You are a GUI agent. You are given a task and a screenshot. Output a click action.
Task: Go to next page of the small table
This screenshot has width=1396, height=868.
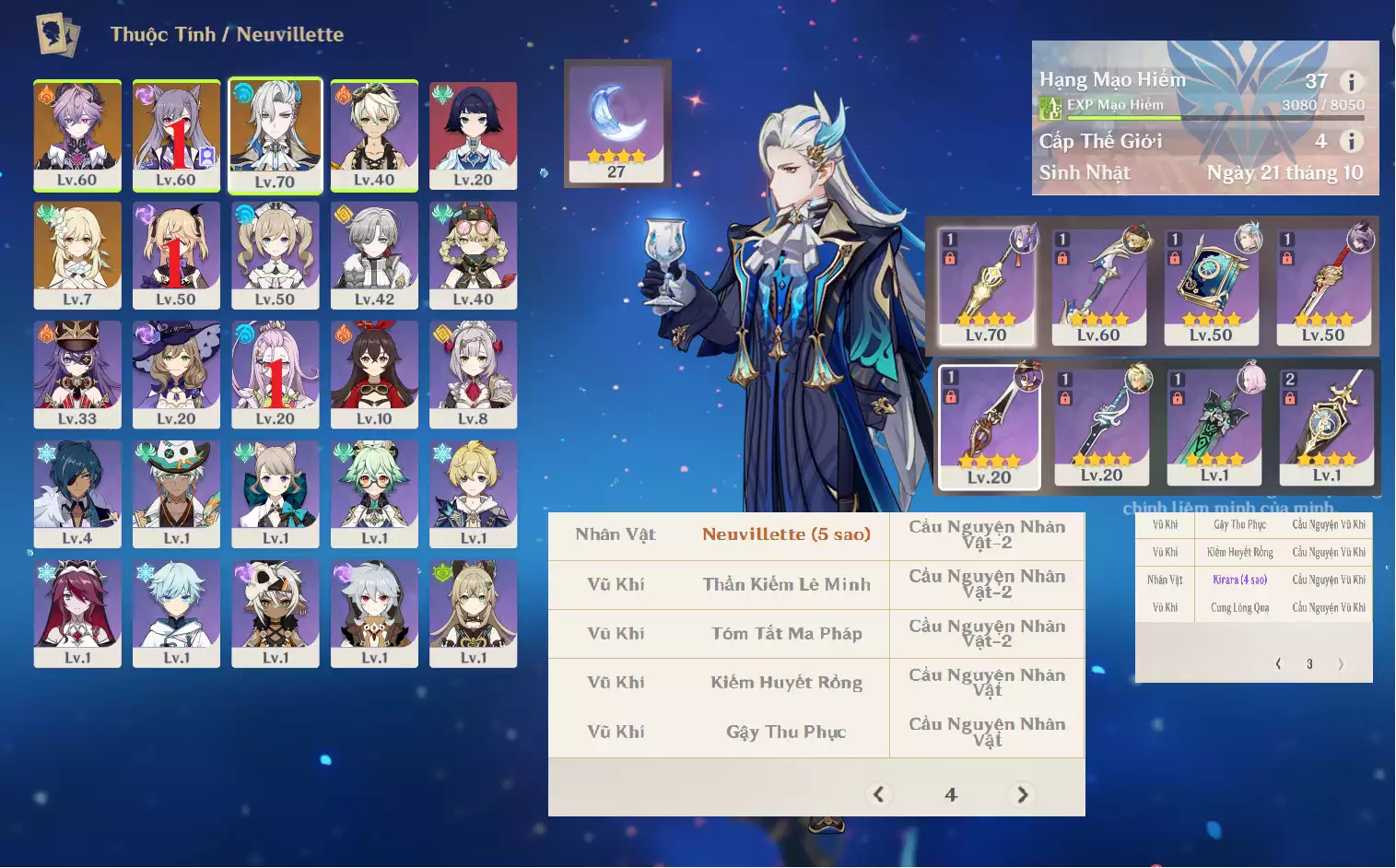1341,663
